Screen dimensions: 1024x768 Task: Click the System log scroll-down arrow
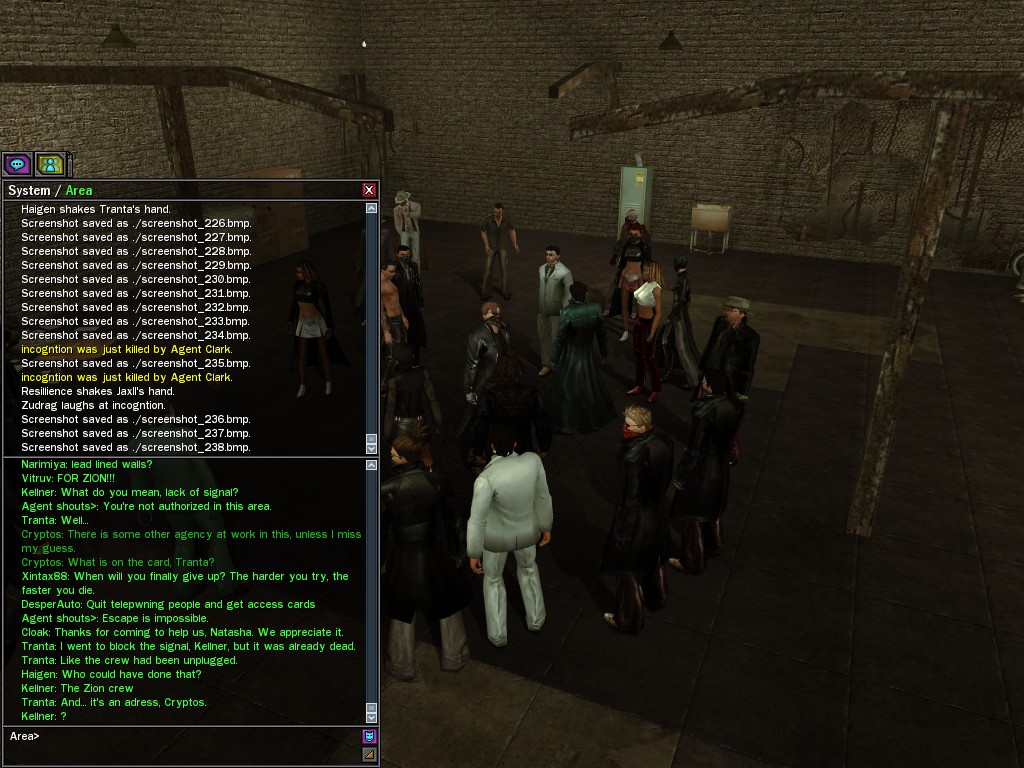point(372,449)
